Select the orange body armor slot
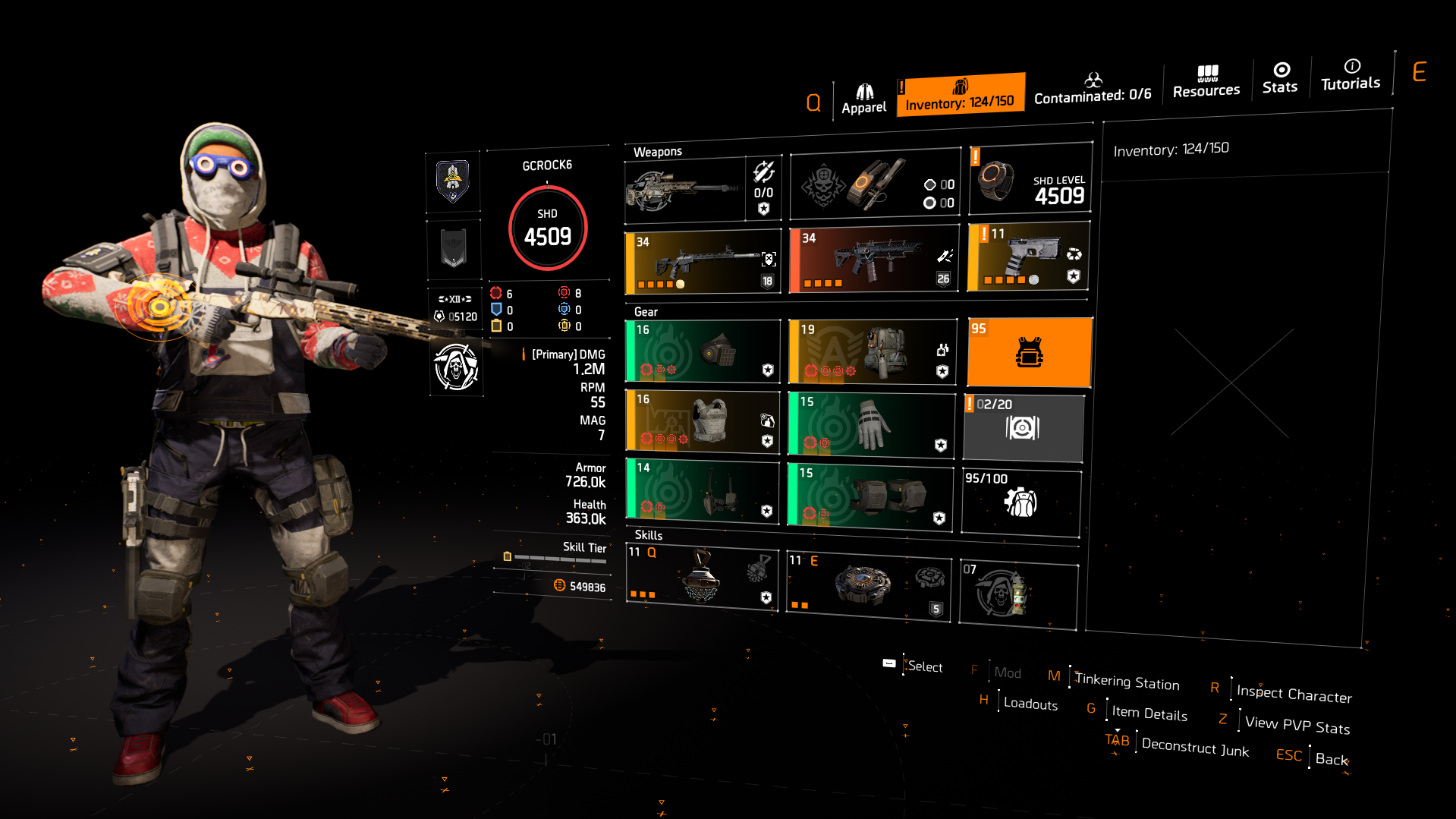 pyautogui.click(x=1029, y=351)
